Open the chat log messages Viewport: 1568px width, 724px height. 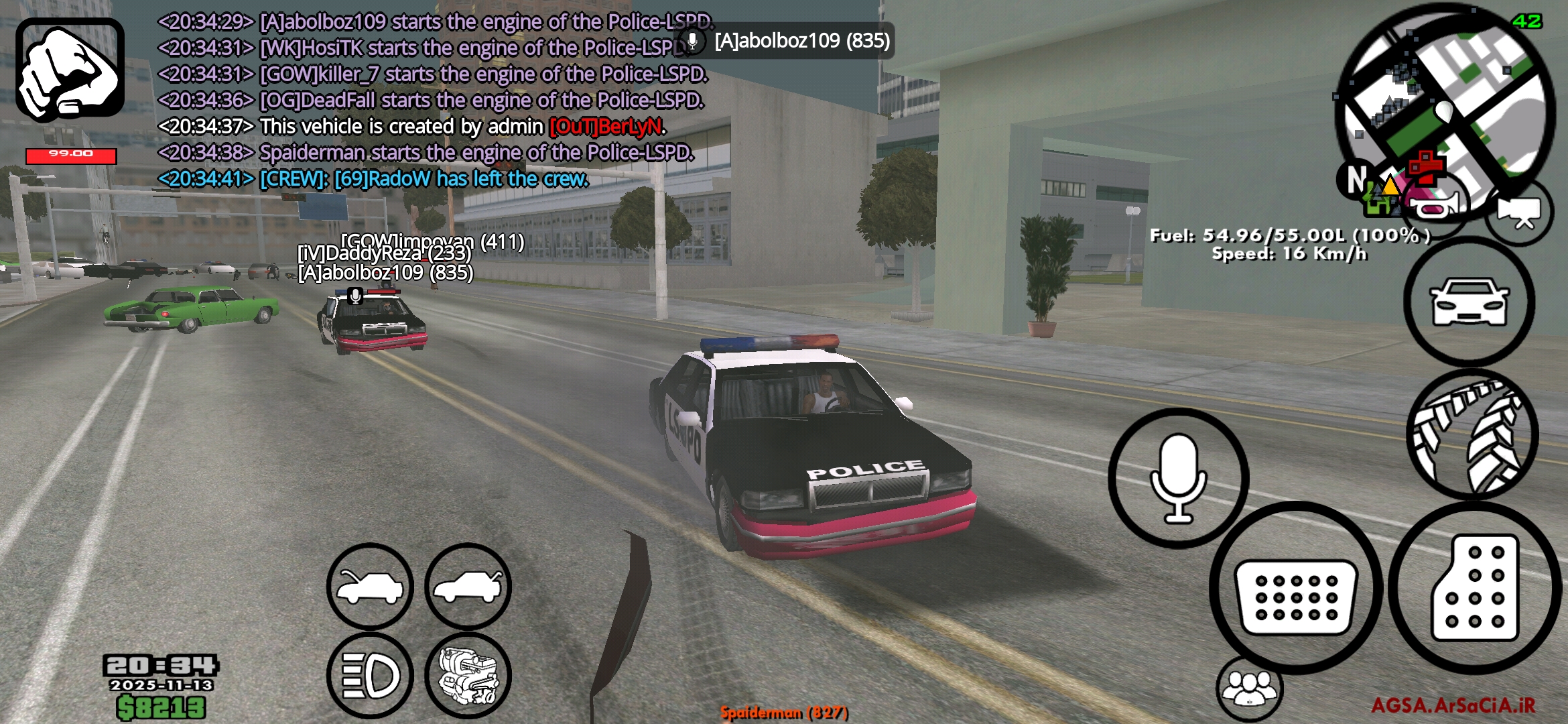tap(429, 101)
